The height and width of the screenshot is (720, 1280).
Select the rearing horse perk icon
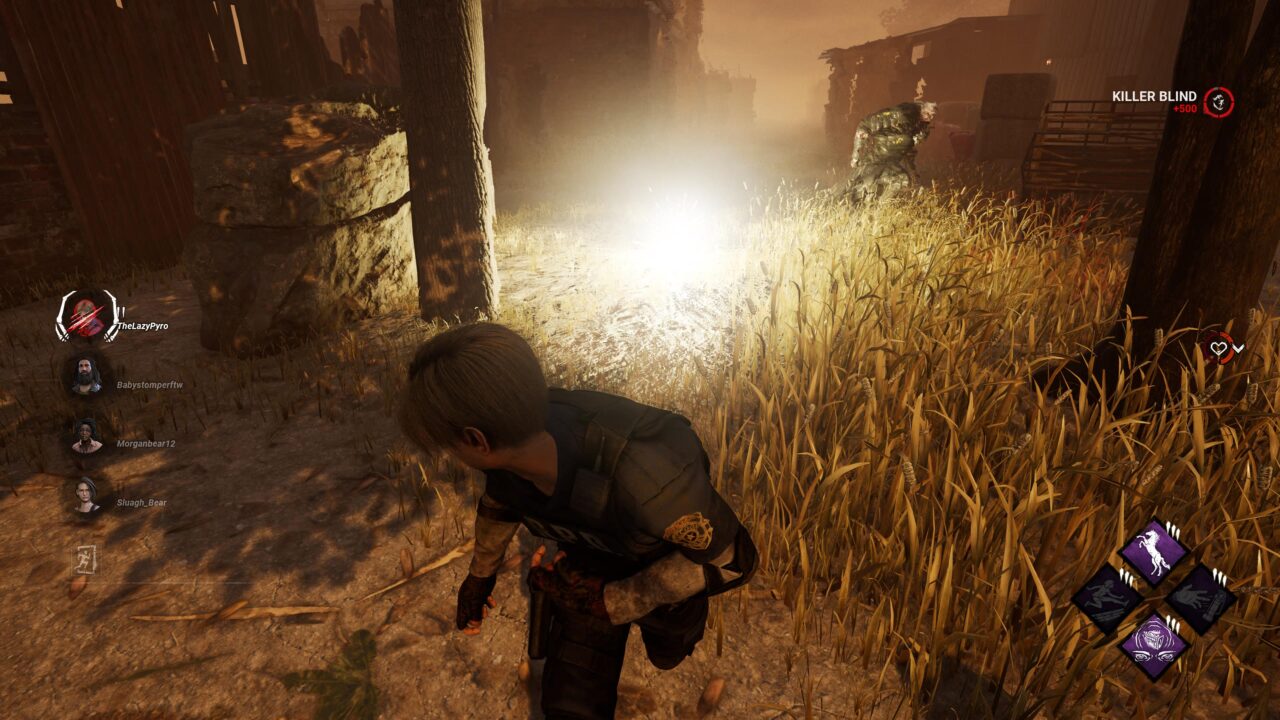tap(1153, 553)
